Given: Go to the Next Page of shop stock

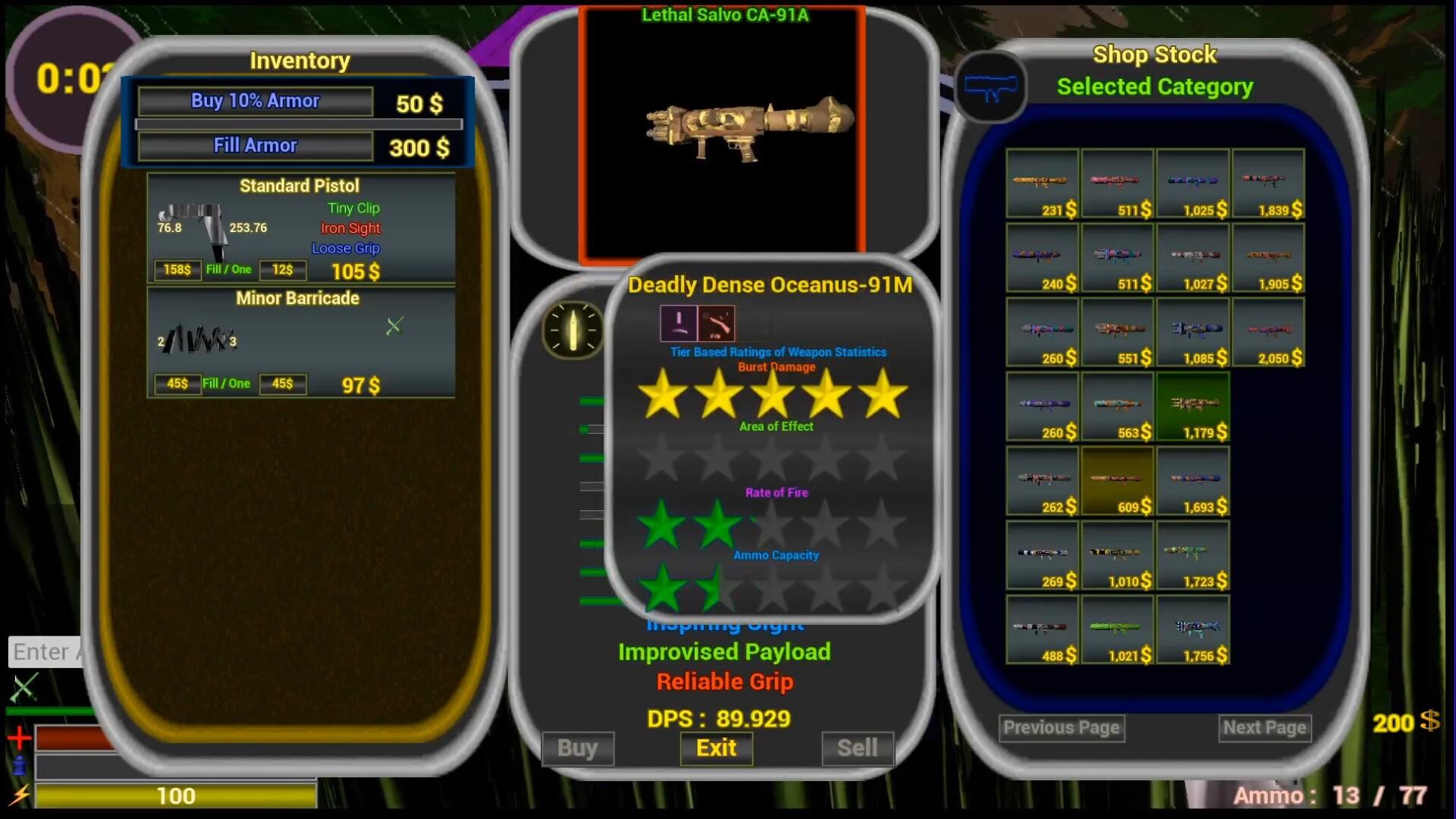Looking at the screenshot, I should 1263,727.
